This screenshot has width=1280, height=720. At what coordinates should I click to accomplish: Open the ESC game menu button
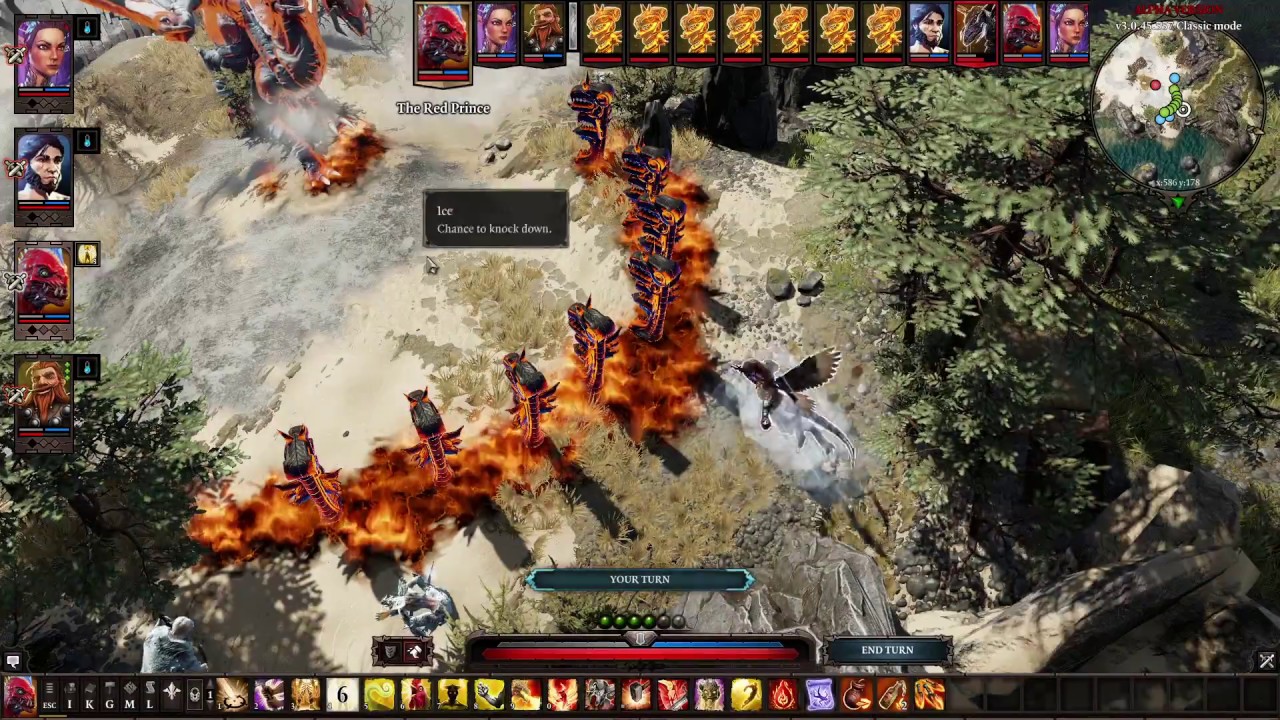[49, 696]
